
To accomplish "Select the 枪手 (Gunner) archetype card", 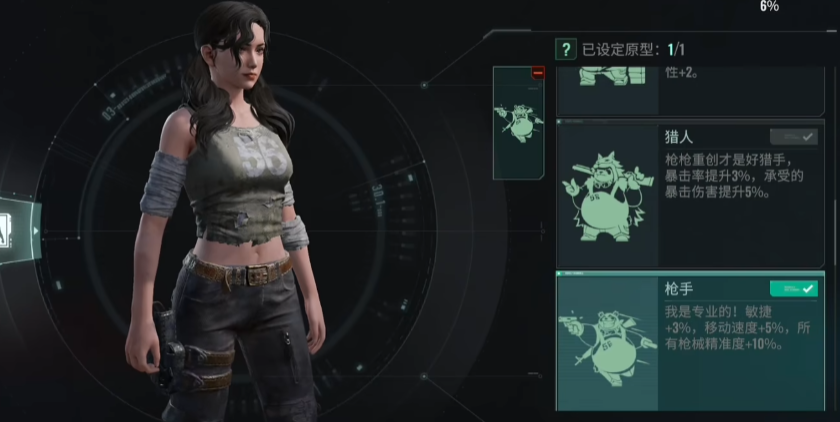I will pos(690,342).
